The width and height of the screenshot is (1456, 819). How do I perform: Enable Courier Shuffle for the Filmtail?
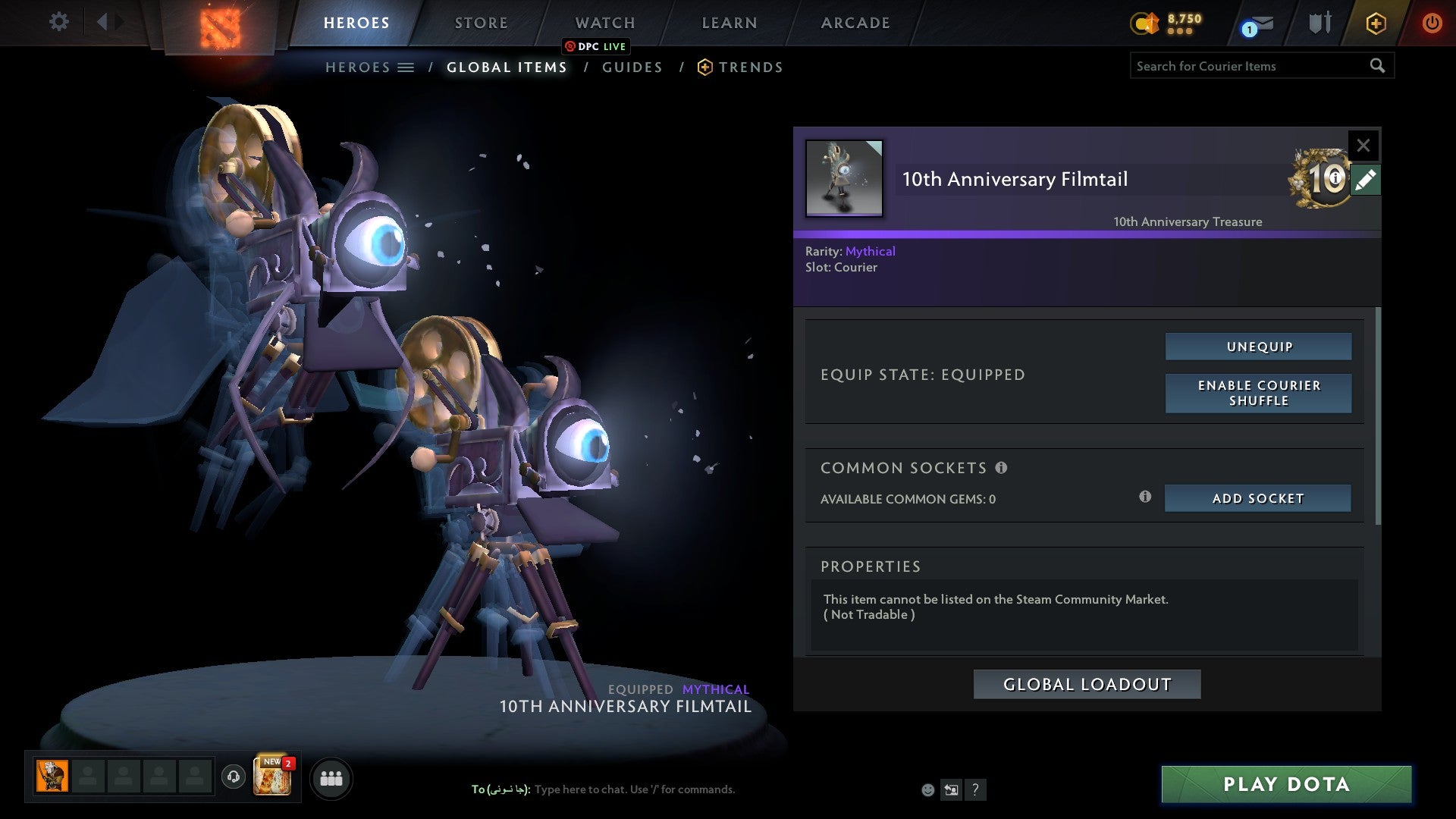1258,393
